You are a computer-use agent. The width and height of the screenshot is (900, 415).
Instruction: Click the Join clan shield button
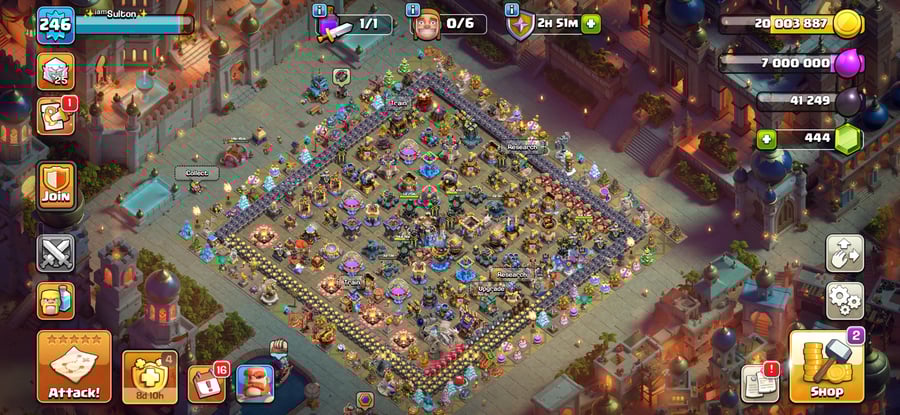[57, 186]
